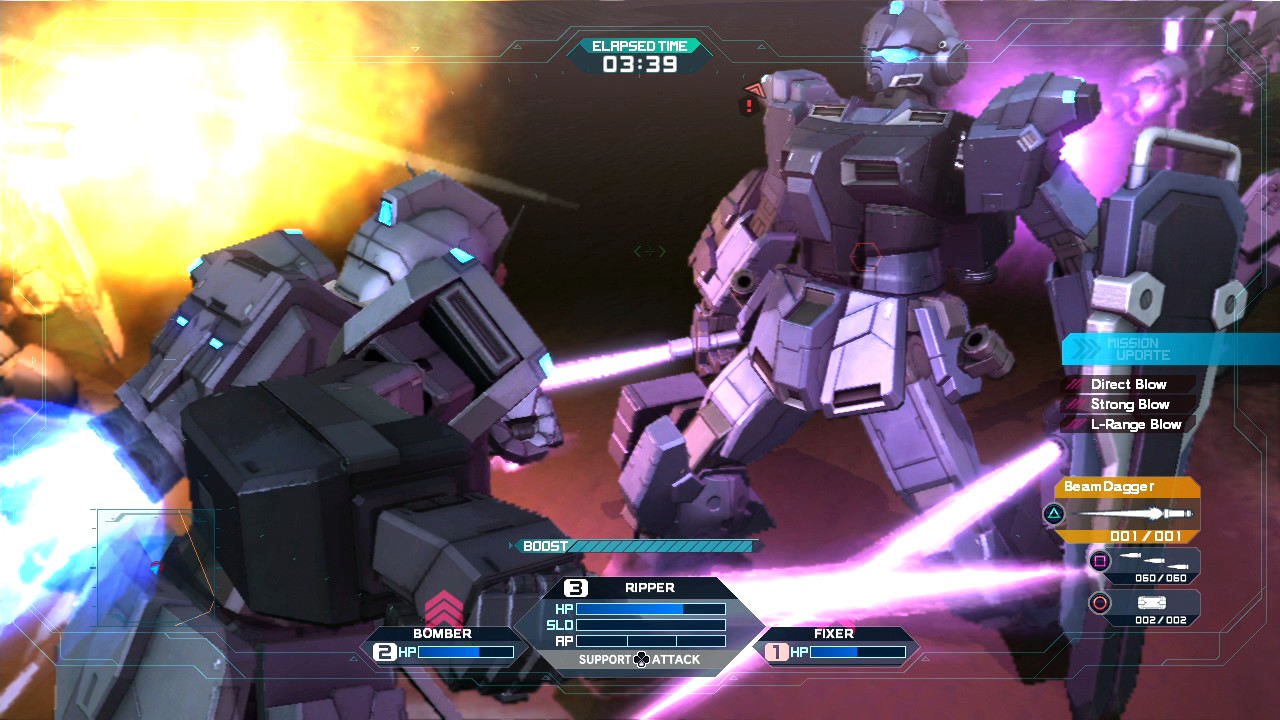Choose squad member Fixer panel

(835, 644)
